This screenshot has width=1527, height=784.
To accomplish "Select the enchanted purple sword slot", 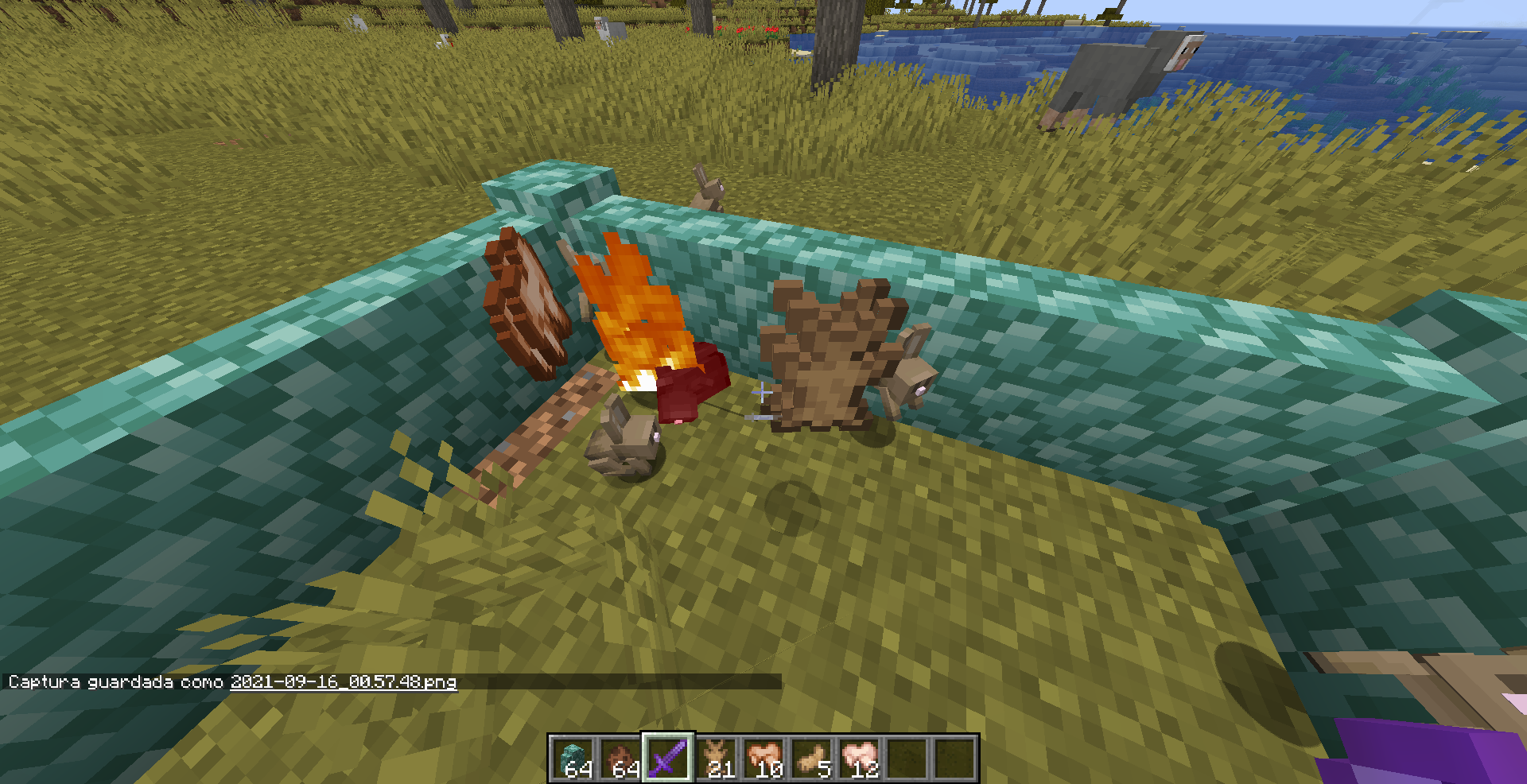I will (668, 758).
